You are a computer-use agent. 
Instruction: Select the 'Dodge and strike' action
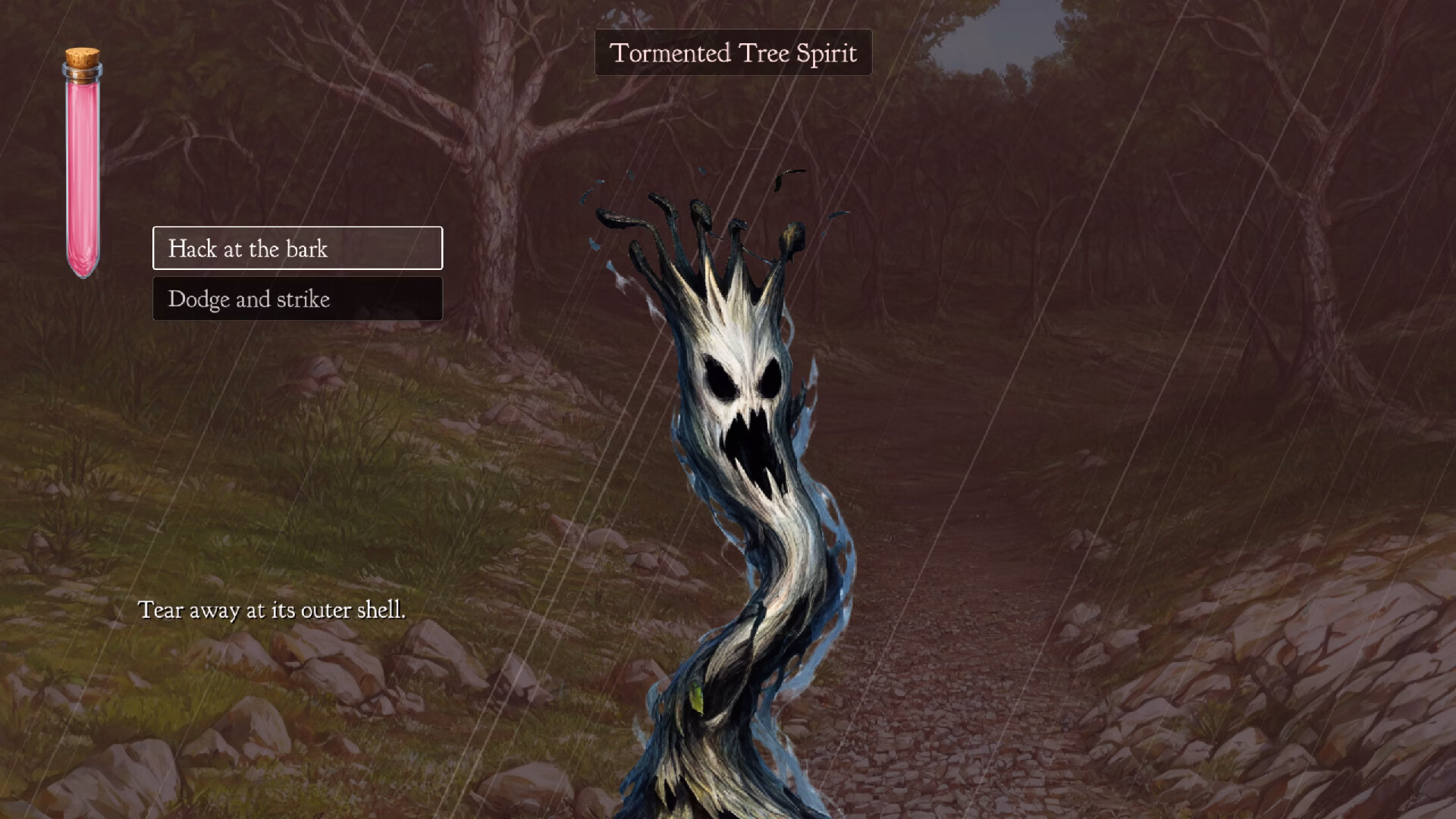tap(297, 299)
